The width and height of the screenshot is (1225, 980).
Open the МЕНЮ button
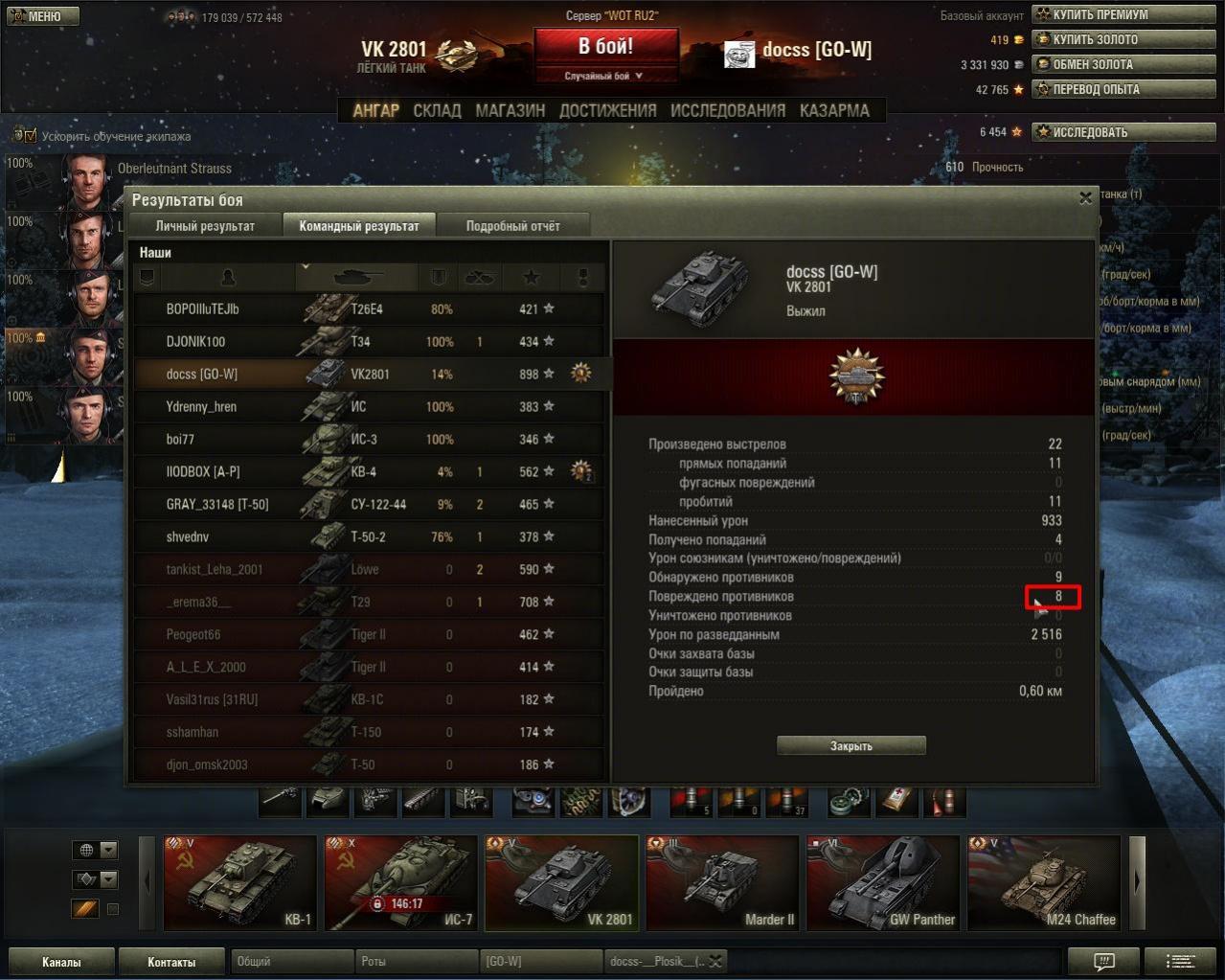pyautogui.click(x=43, y=16)
